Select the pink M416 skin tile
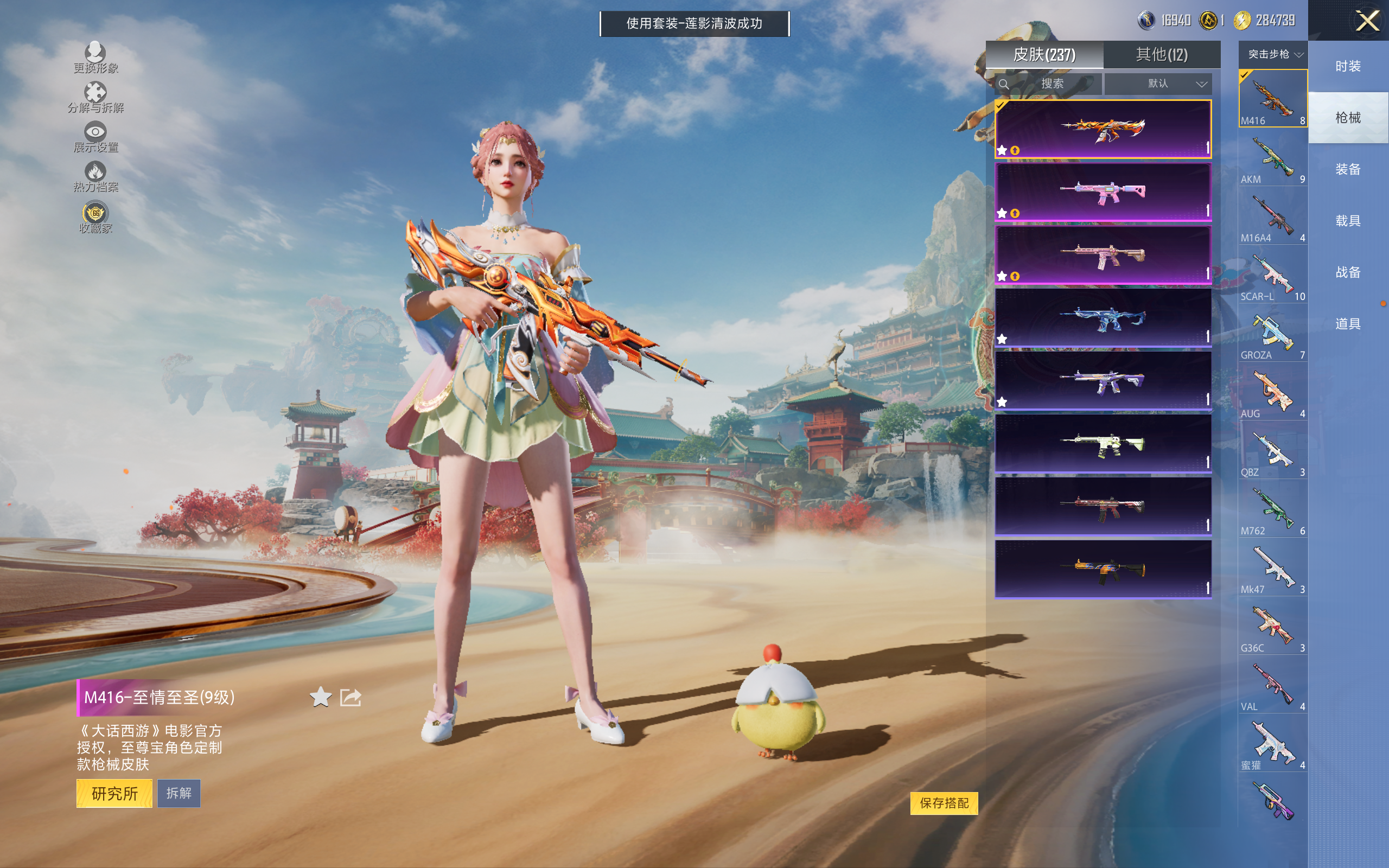 1103,192
